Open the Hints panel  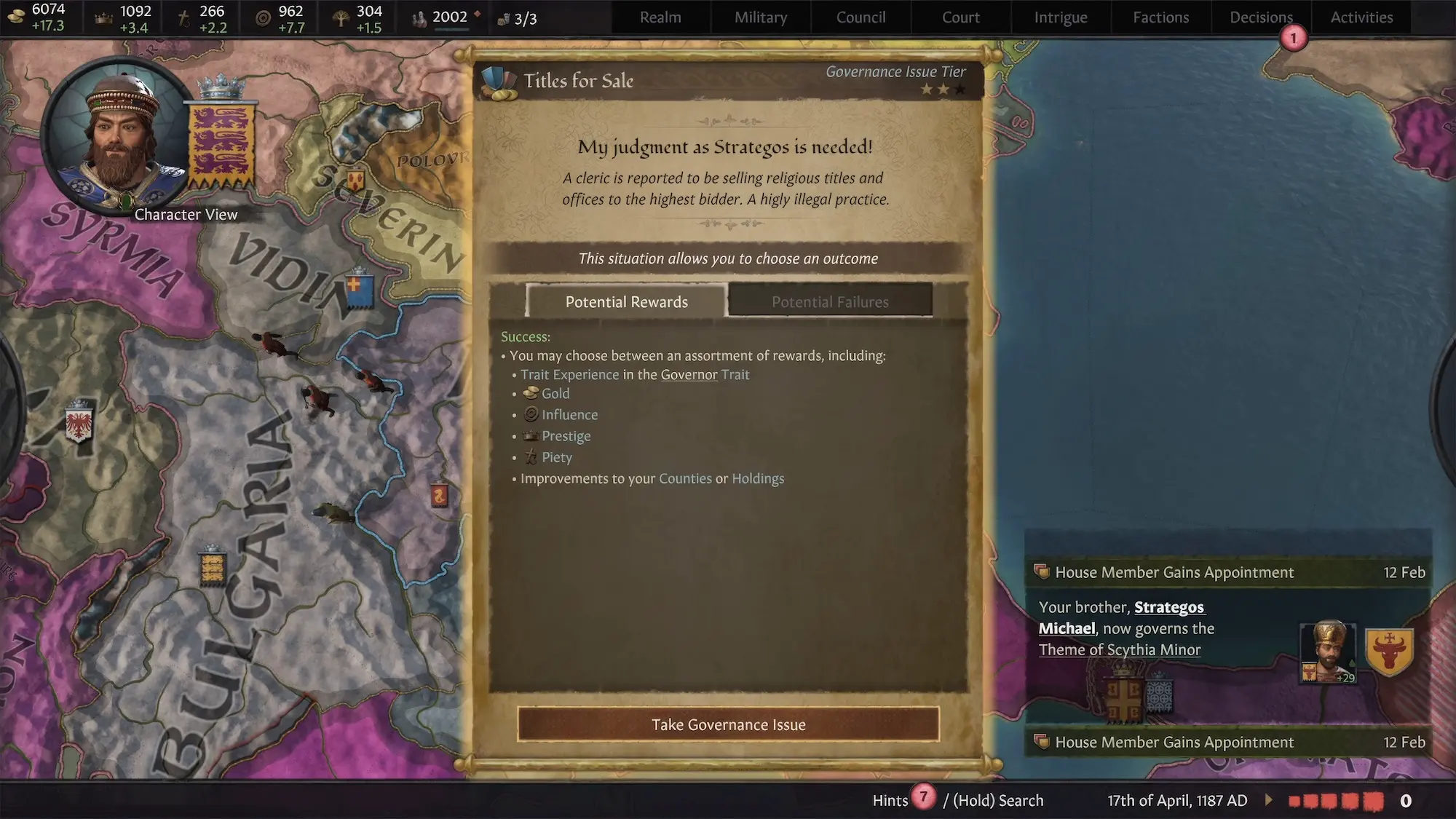[890, 801]
